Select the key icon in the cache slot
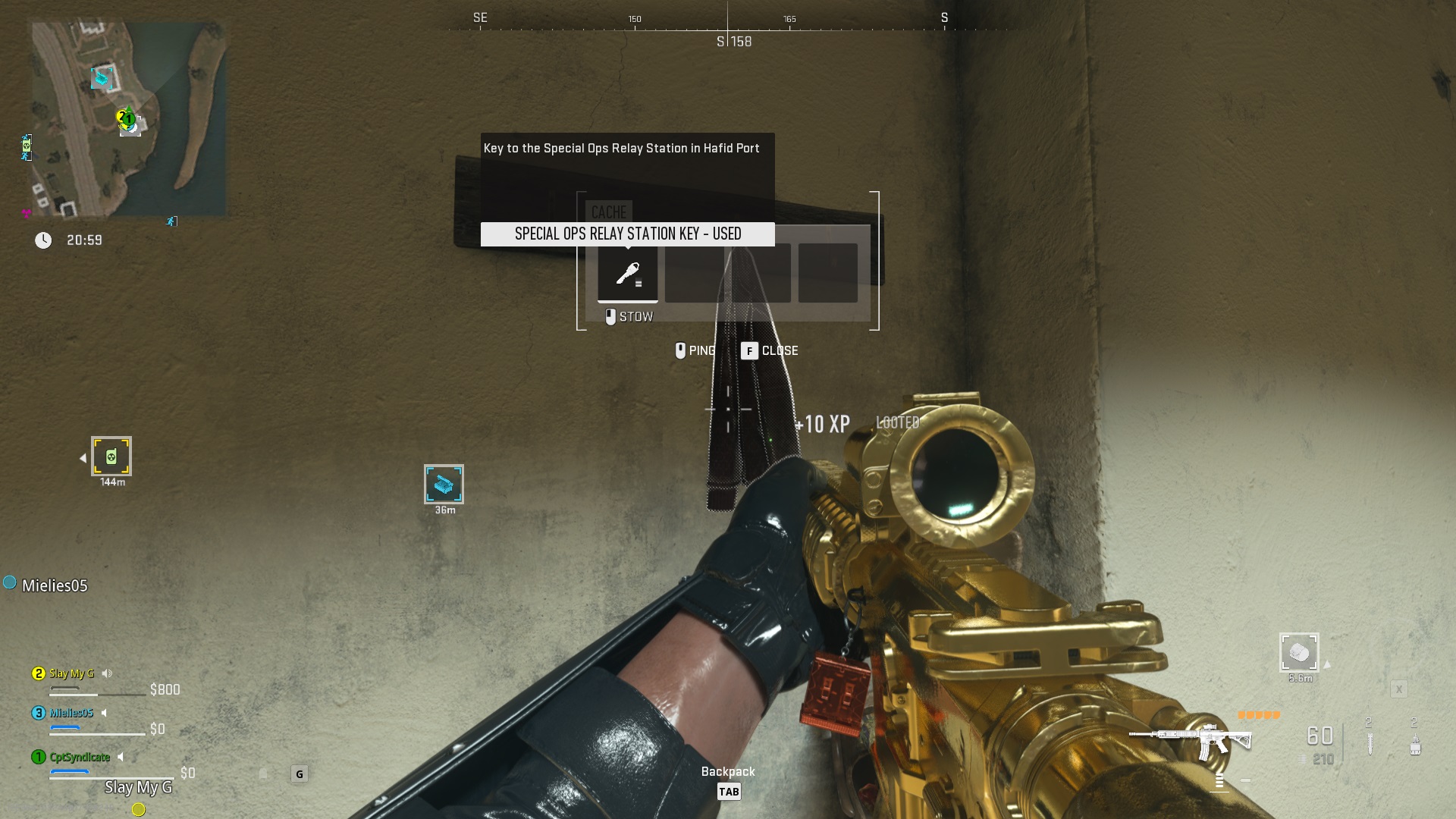Image resolution: width=1456 pixels, height=819 pixels. coord(629,275)
